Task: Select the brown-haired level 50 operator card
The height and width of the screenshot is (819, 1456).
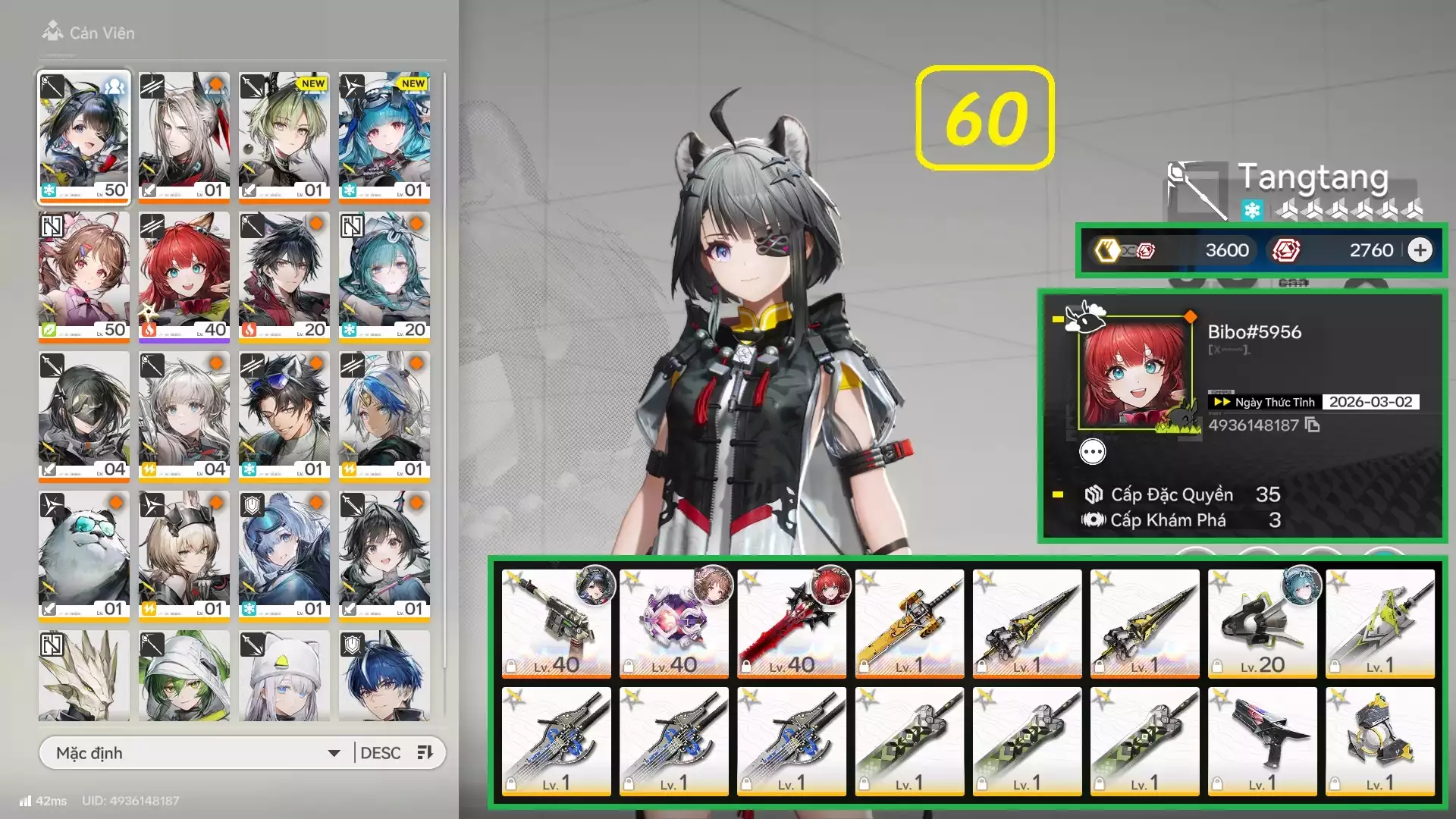Action: click(x=84, y=277)
